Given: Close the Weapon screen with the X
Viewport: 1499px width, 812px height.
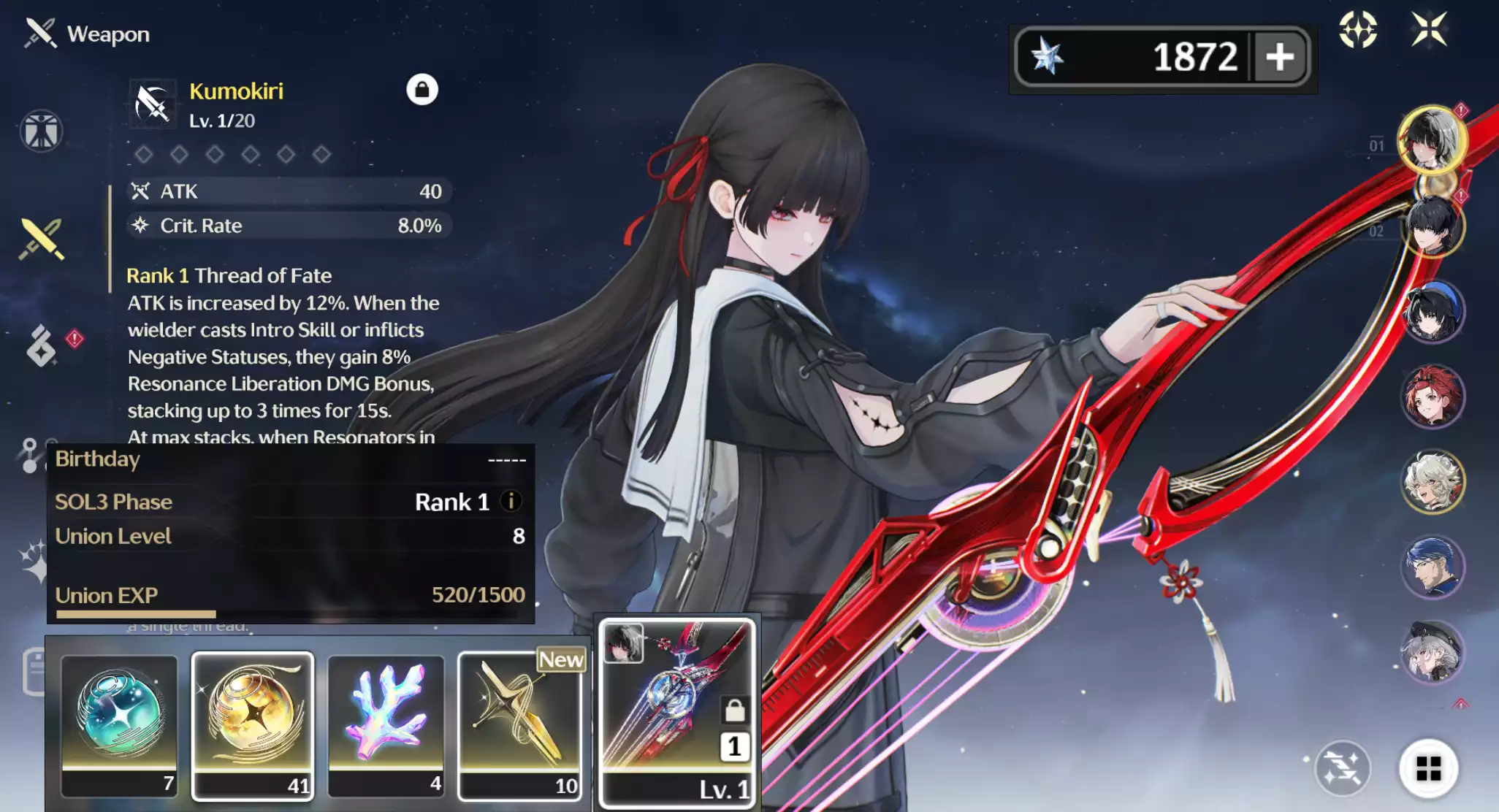Looking at the screenshot, I should pyautogui.click(x=1429, y=30).
